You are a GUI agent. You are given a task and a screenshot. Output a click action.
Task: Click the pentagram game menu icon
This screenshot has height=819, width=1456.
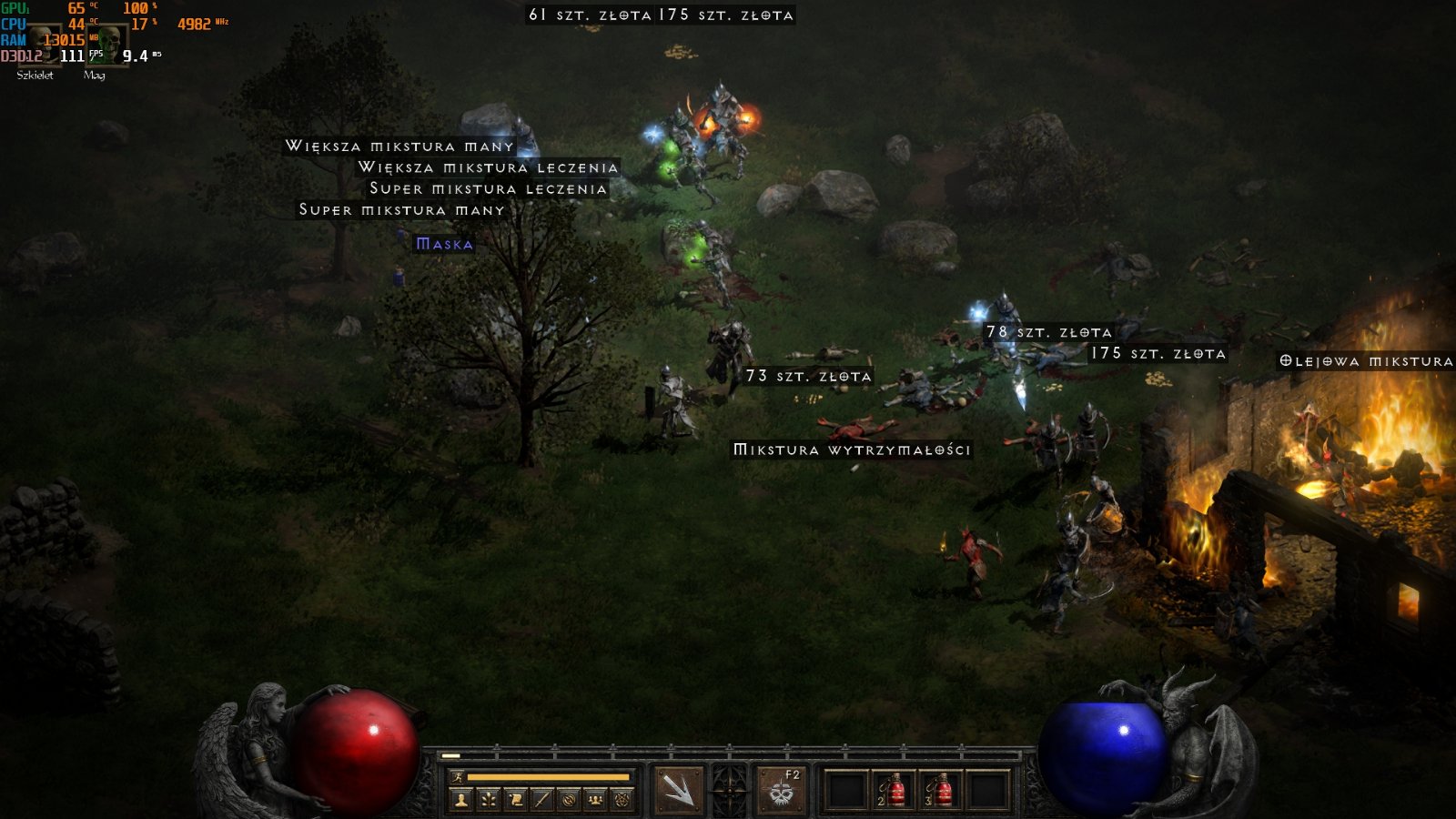pos(622,800)
